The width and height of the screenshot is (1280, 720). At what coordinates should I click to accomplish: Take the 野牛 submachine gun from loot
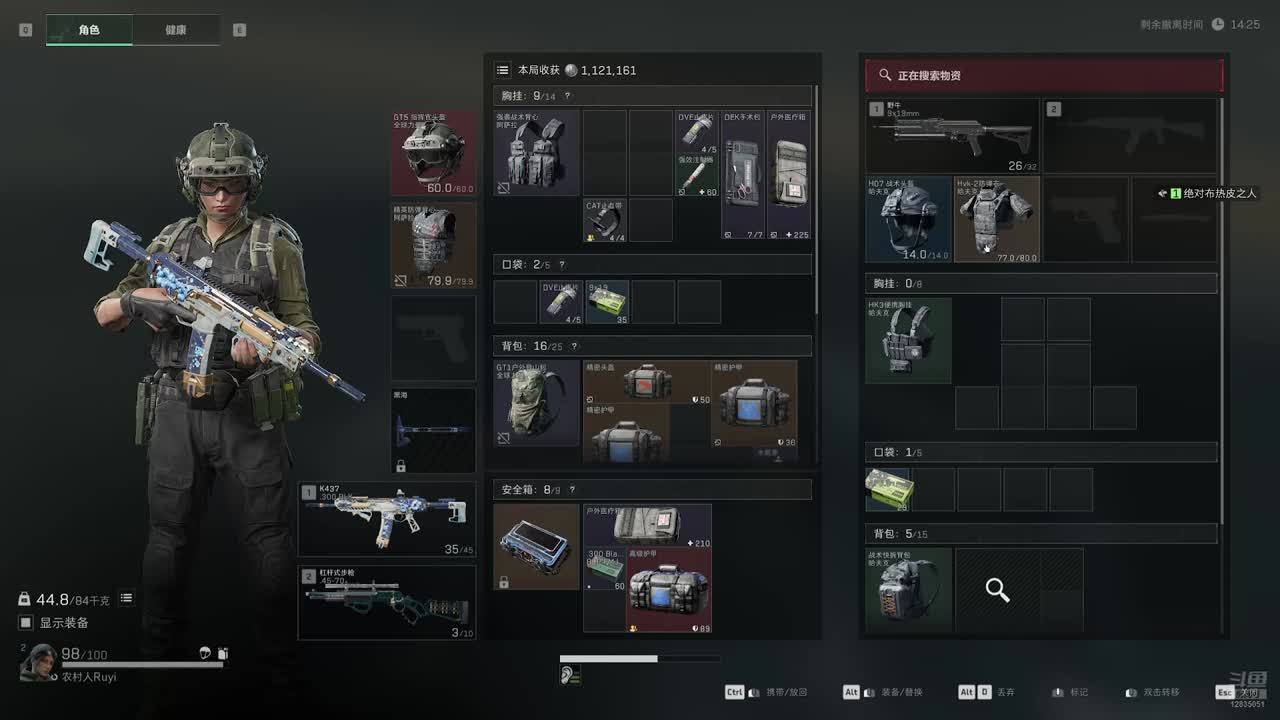click(952, 135)
